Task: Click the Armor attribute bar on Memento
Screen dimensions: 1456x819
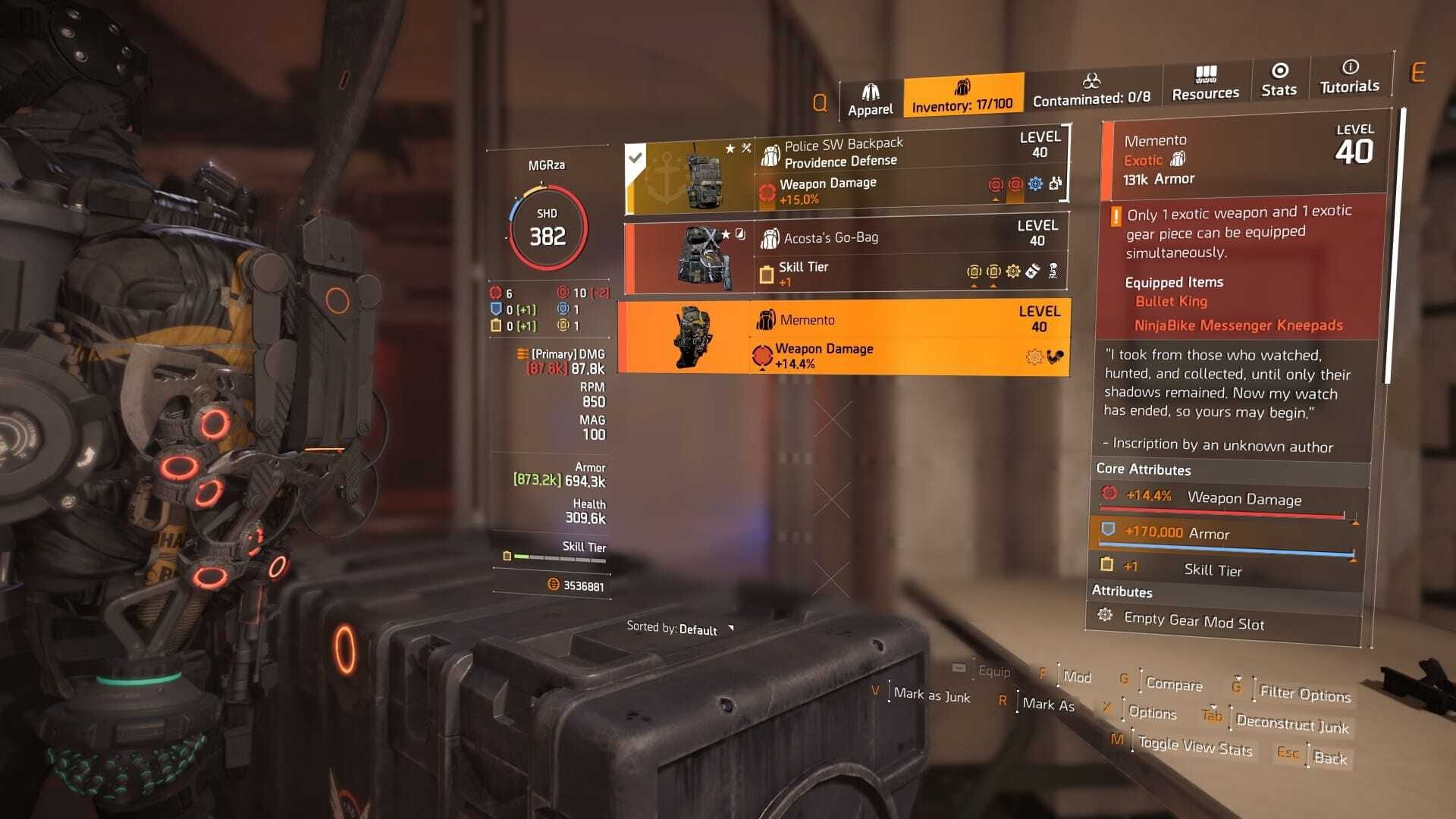Action: click(1228, 533)
